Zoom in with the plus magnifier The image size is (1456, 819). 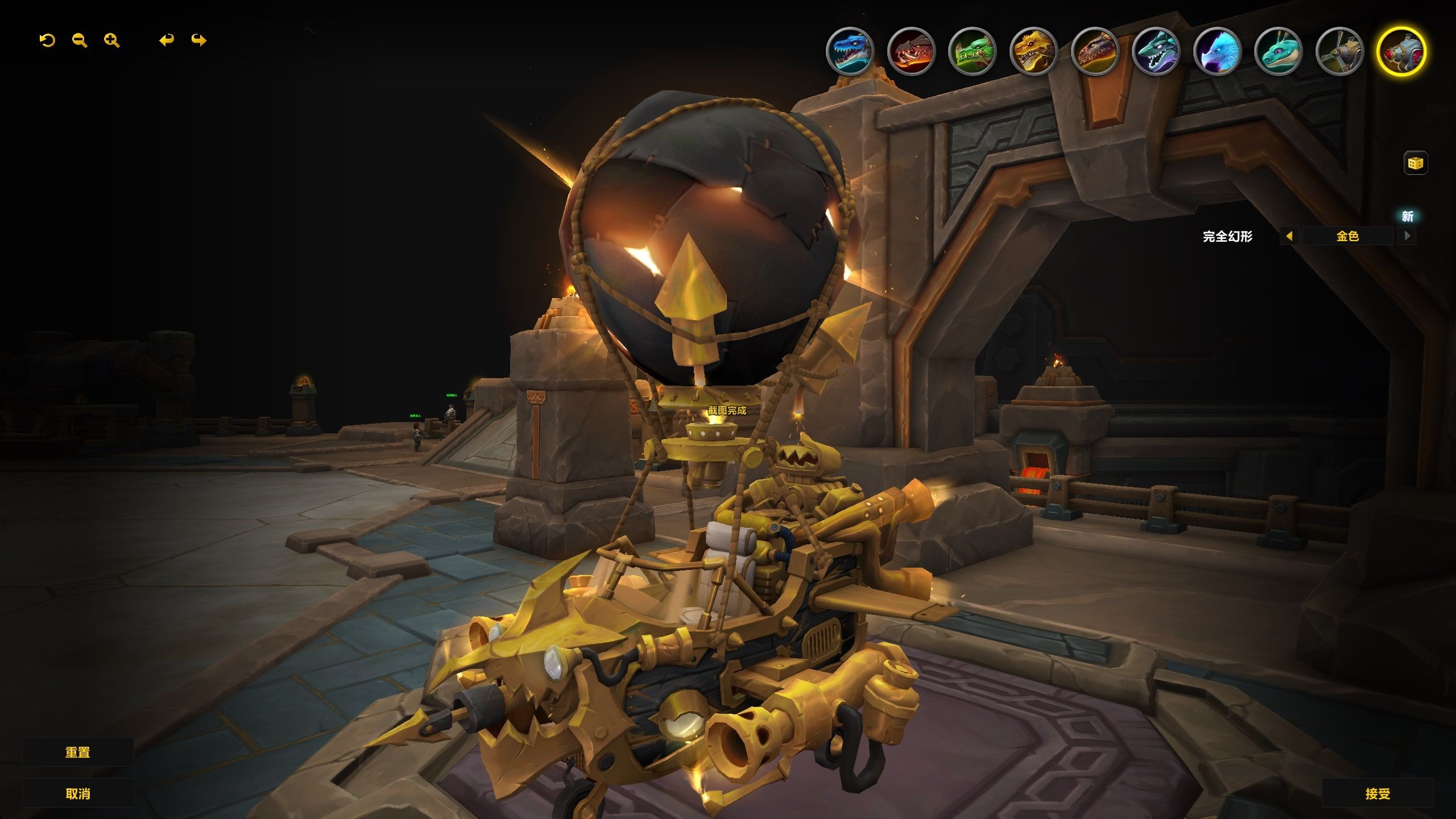click(112, 40)
